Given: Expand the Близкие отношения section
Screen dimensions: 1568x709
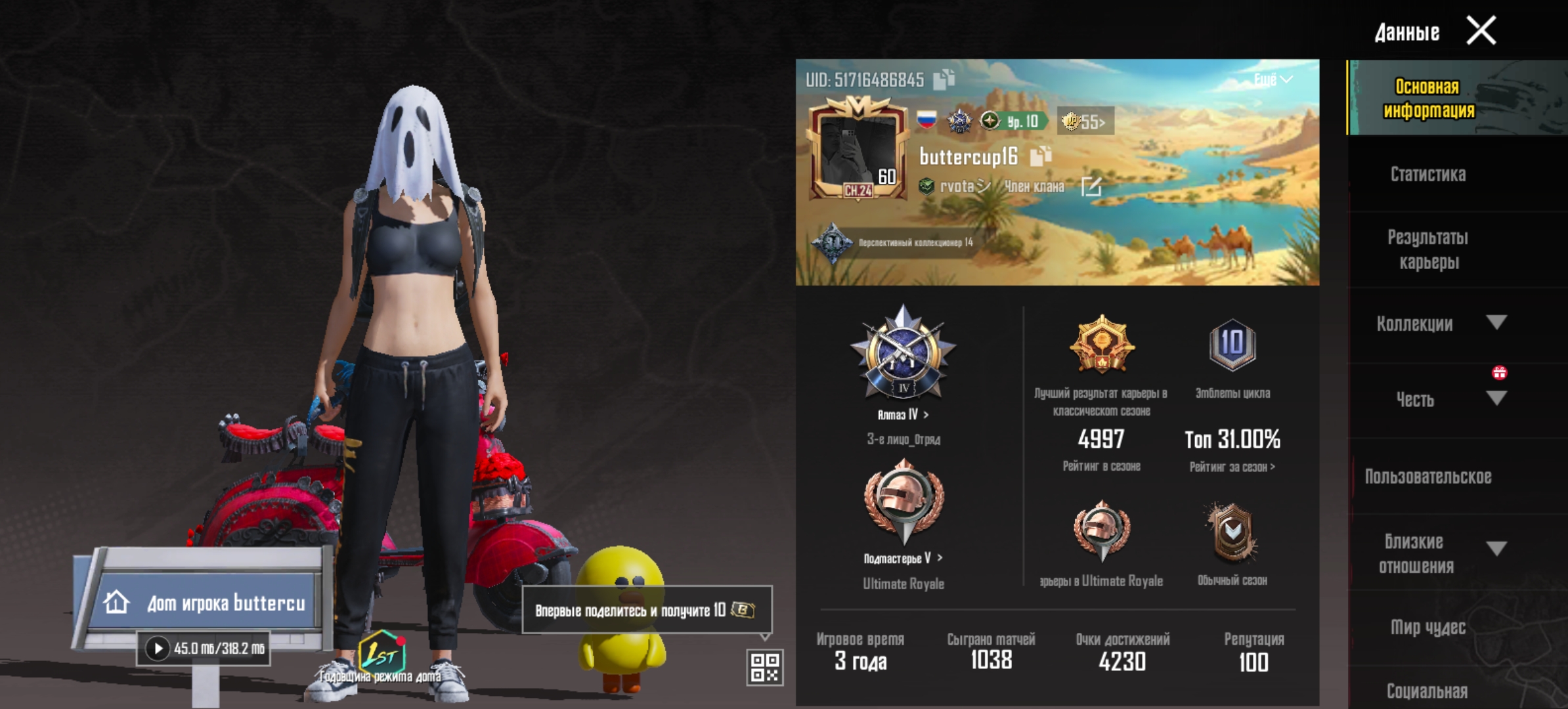Looking at the screenshot, I should [1496, 549].
